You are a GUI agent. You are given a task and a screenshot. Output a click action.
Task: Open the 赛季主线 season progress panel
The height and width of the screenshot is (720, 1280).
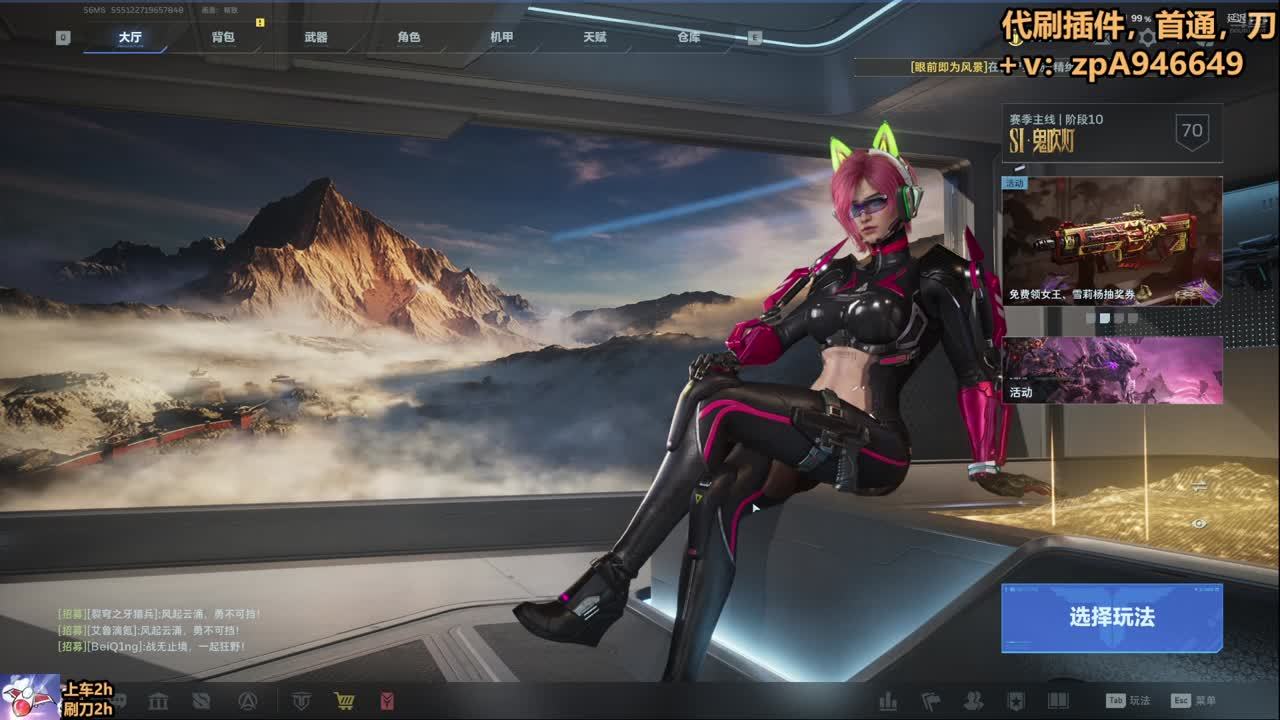[x=1112, y=132]
